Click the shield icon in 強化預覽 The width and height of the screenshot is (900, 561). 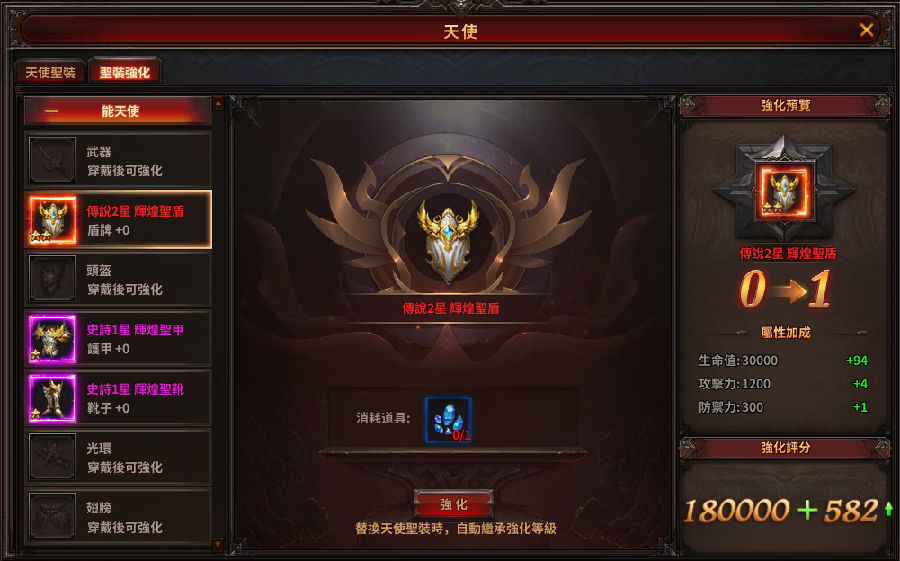pos(784,193)
